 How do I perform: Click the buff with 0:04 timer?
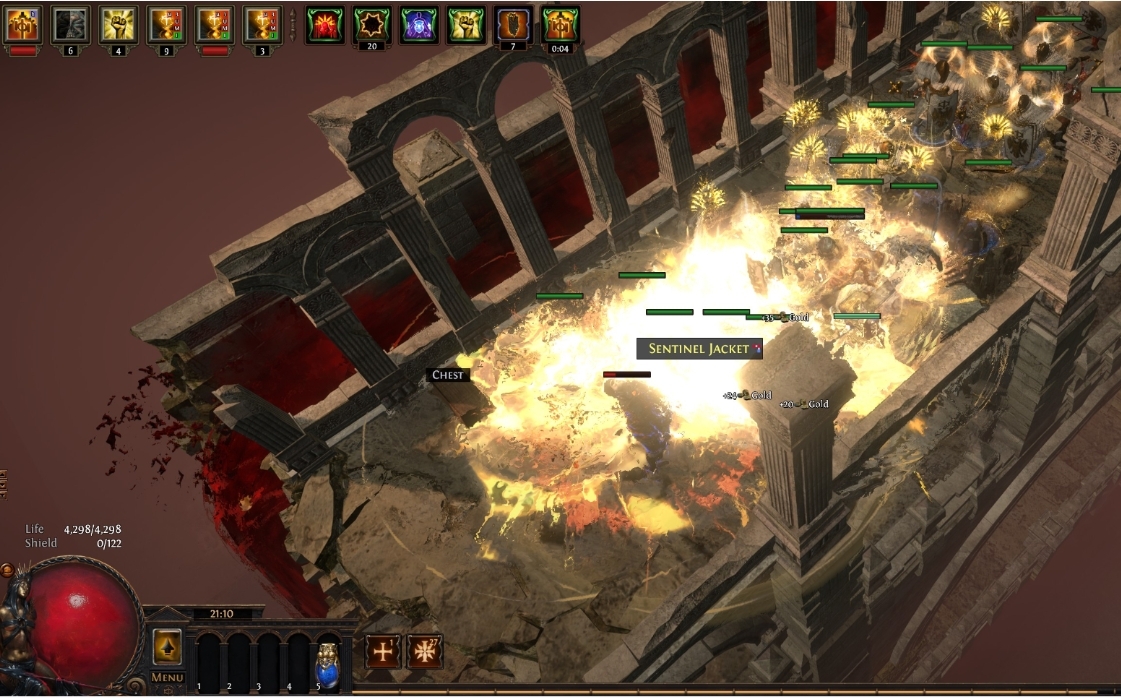click(x=560, y=24)
